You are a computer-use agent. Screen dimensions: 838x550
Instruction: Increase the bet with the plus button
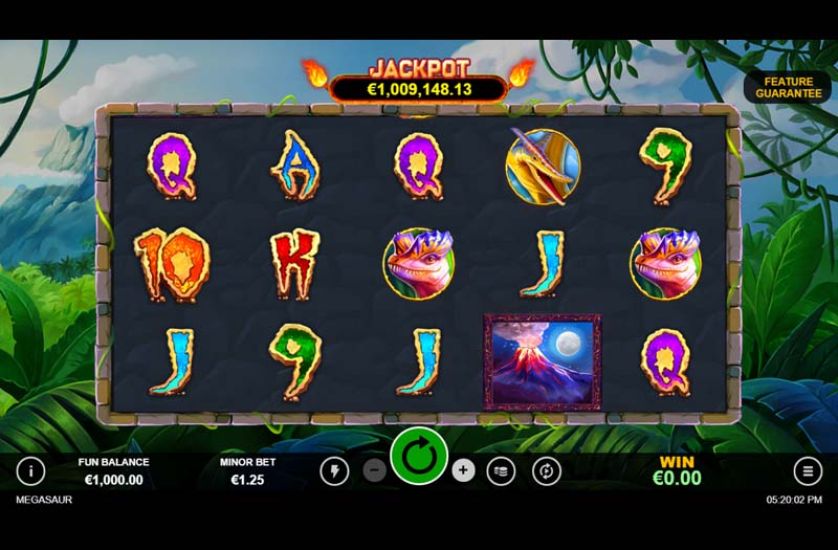[x=463, y=470]
